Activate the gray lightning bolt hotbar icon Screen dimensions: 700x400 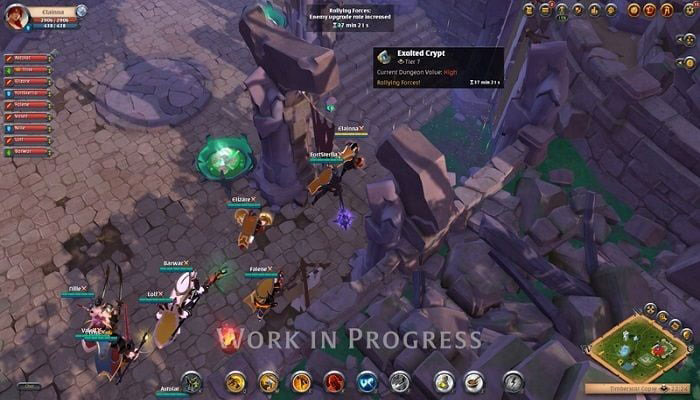(513, 381)
